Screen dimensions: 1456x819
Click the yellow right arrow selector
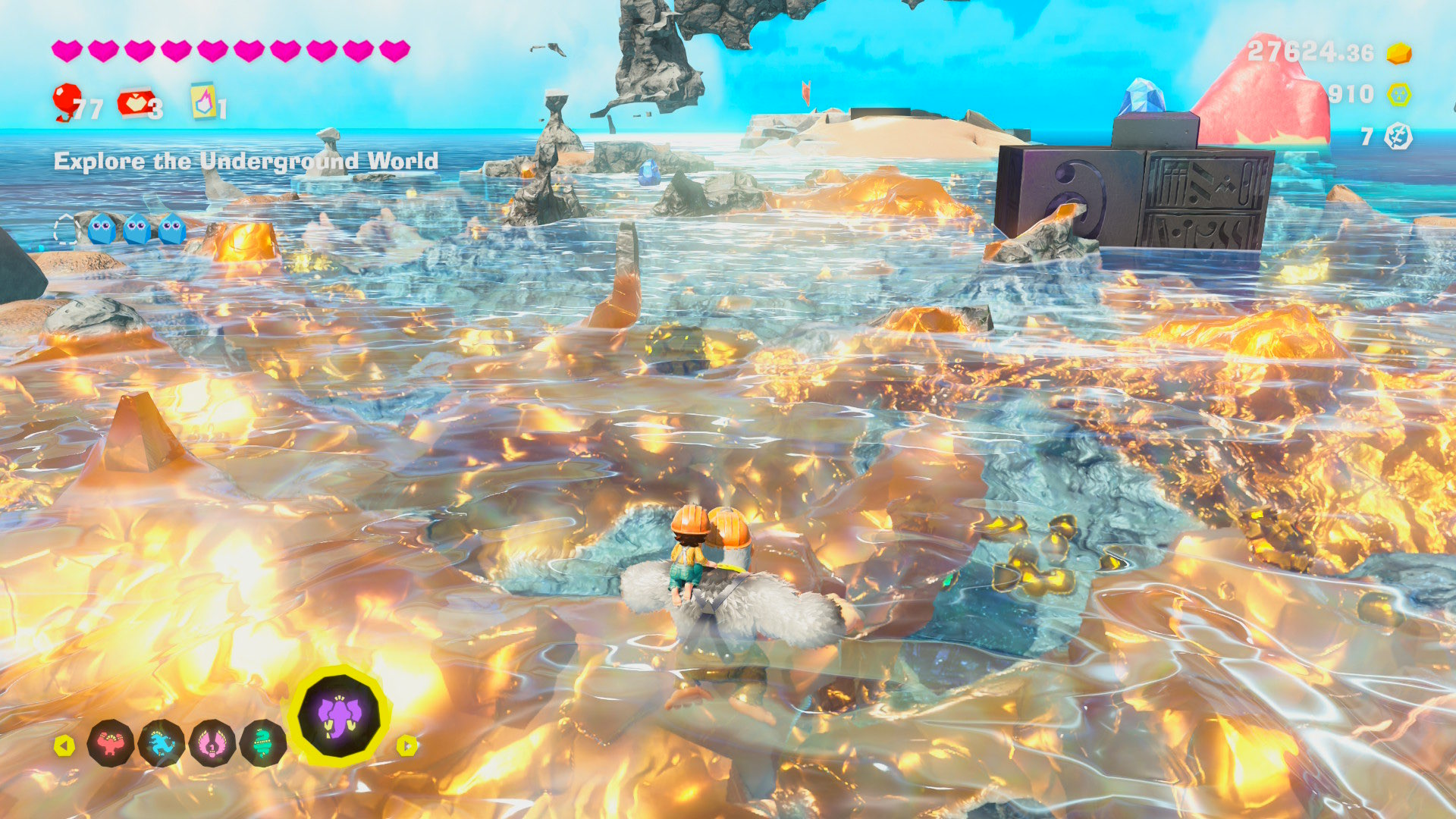pyautogui.click(x=407, y=745)
